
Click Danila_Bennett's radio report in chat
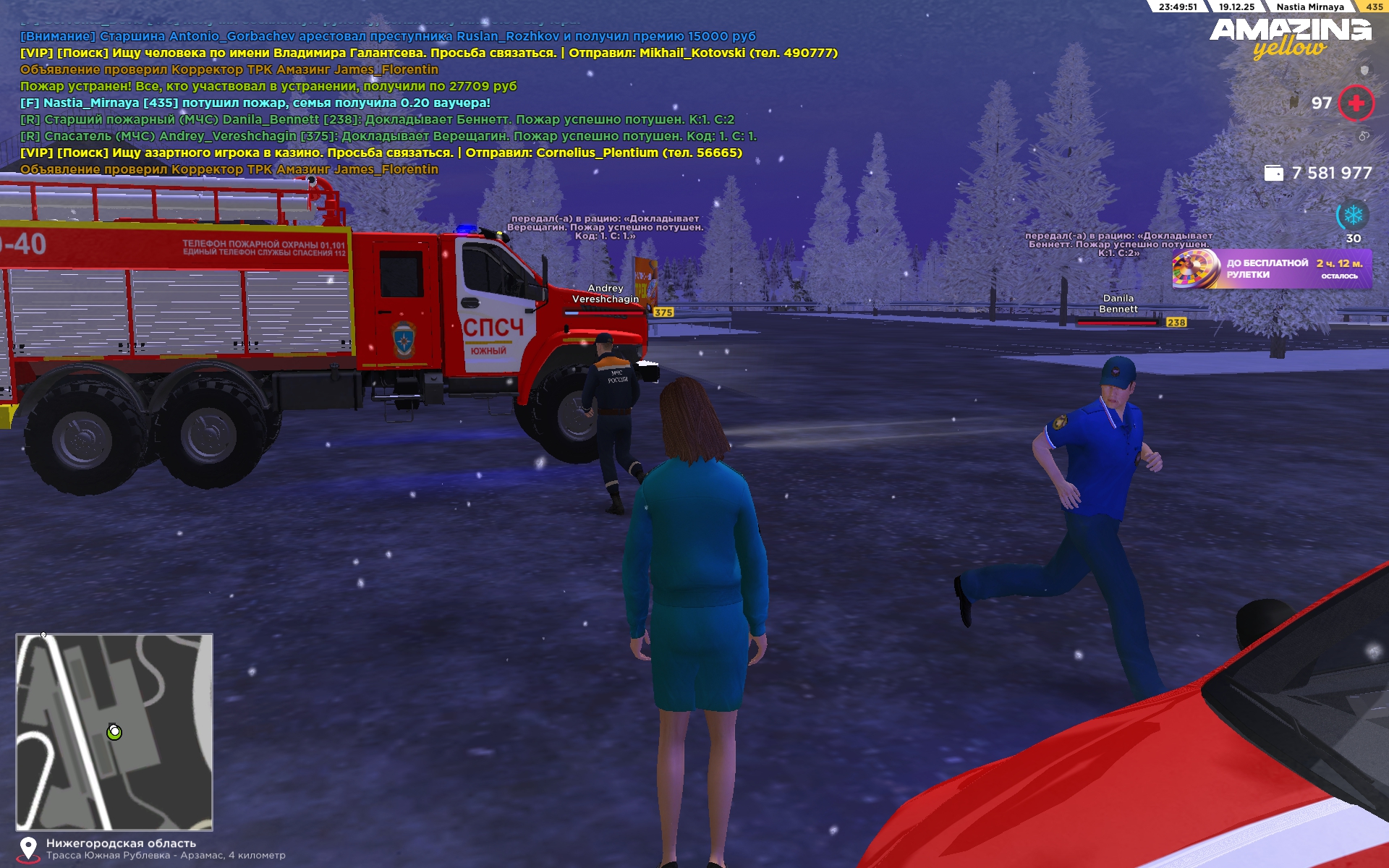tap(377, 119)
